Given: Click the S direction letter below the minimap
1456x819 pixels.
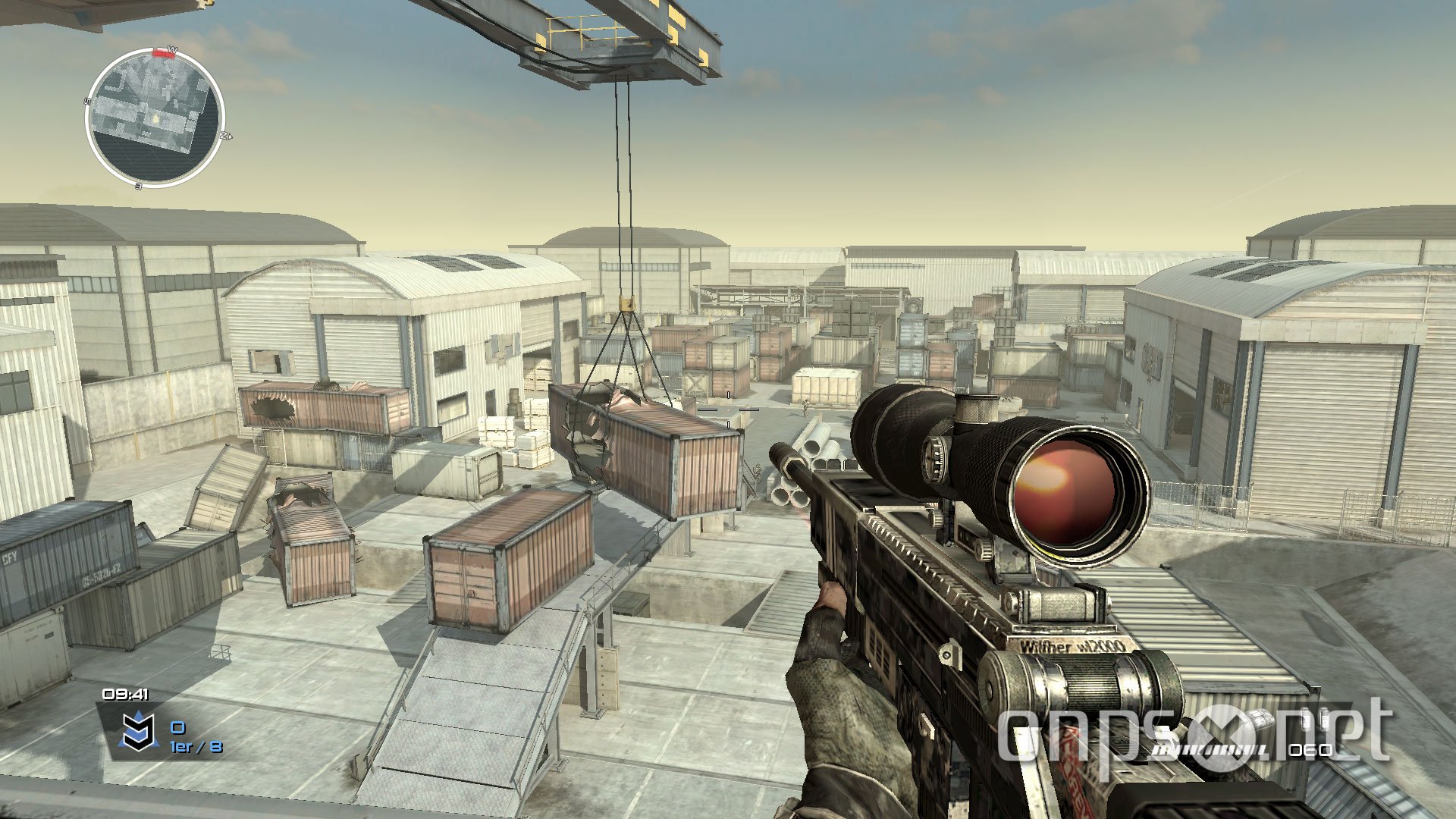Looking at the screenshot, I should tap(137, 187).
